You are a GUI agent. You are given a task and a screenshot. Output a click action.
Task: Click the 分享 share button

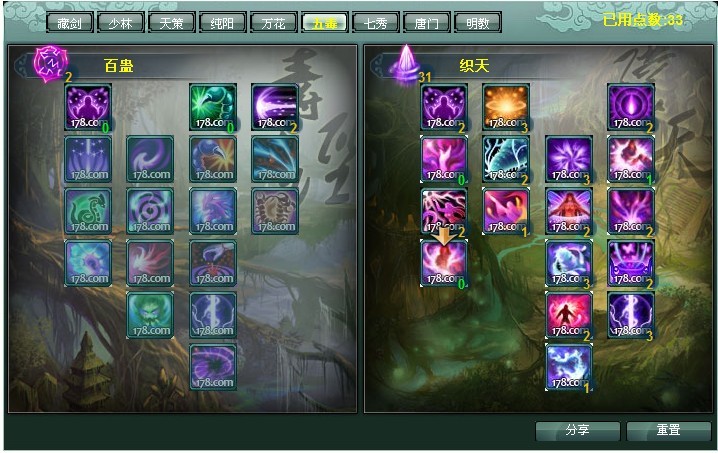click(577, 430)
